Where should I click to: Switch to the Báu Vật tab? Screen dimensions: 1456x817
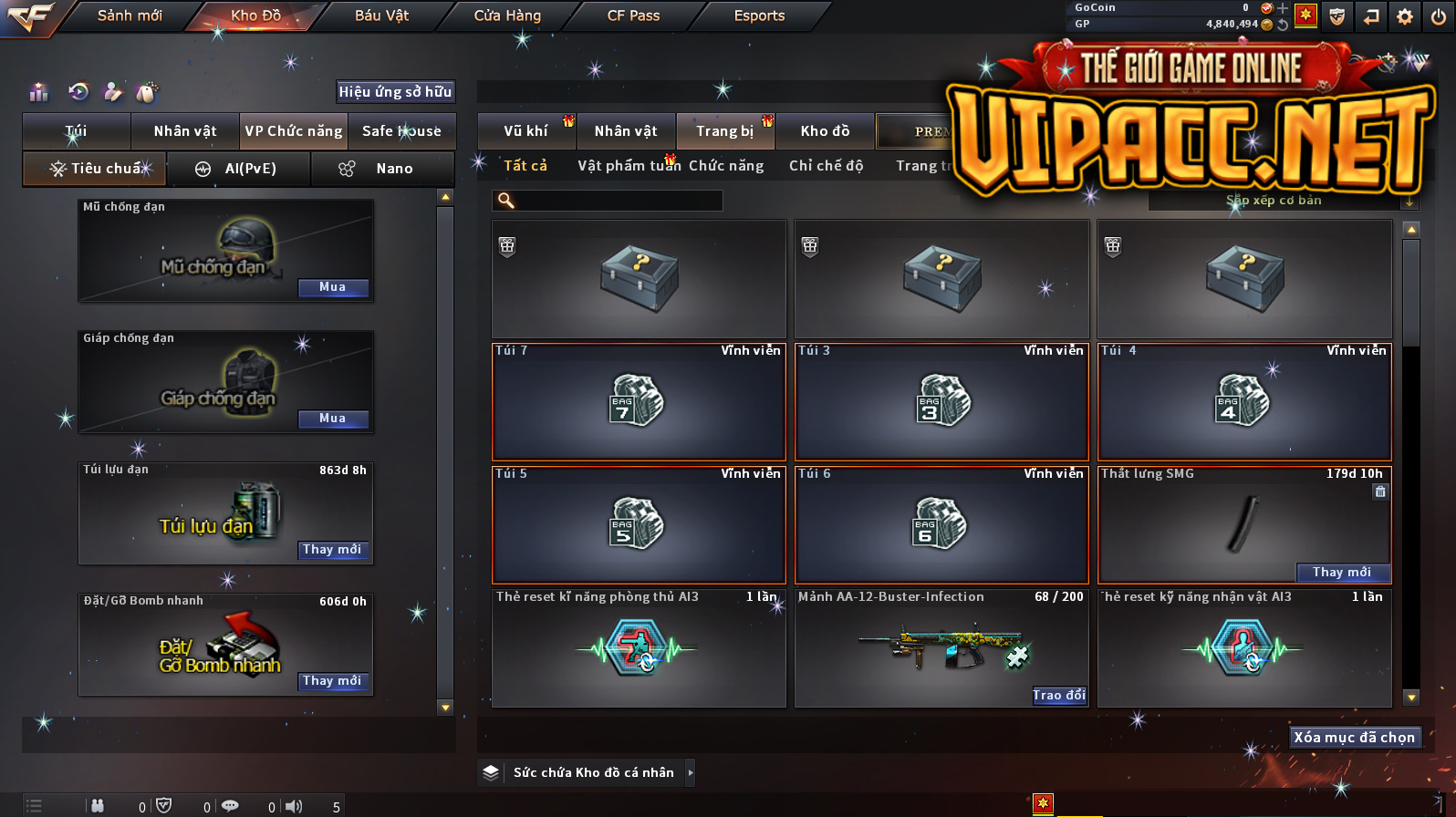click(381, 16)
